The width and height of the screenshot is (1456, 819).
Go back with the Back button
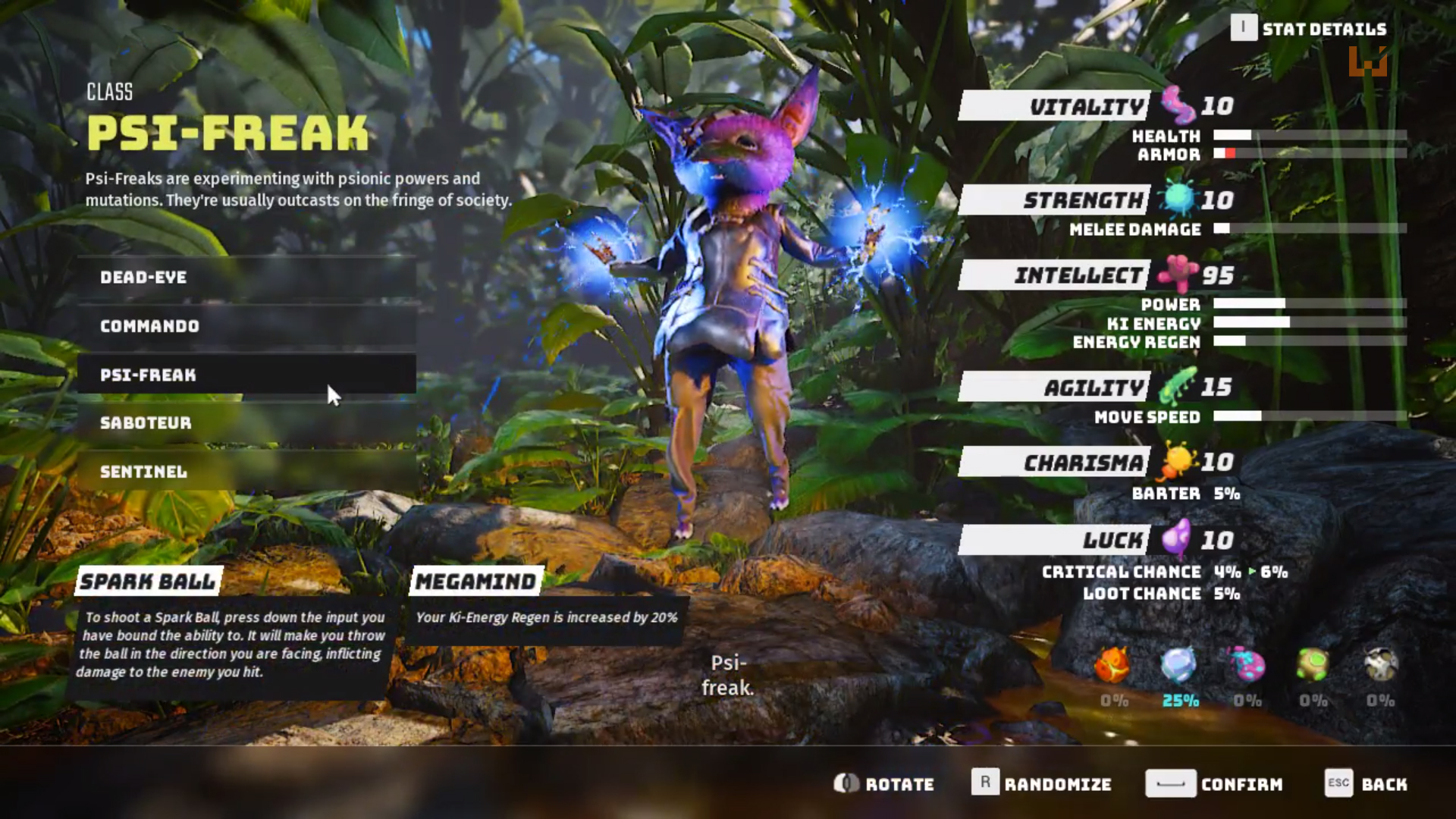1366,784
